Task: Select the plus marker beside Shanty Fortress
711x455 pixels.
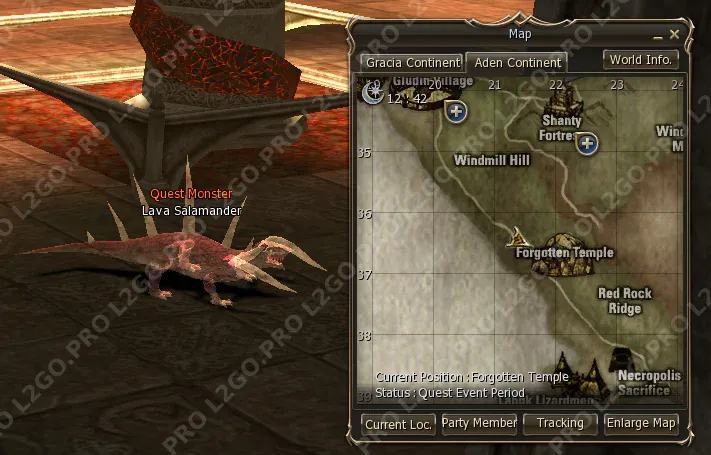Action: [588, 144]
